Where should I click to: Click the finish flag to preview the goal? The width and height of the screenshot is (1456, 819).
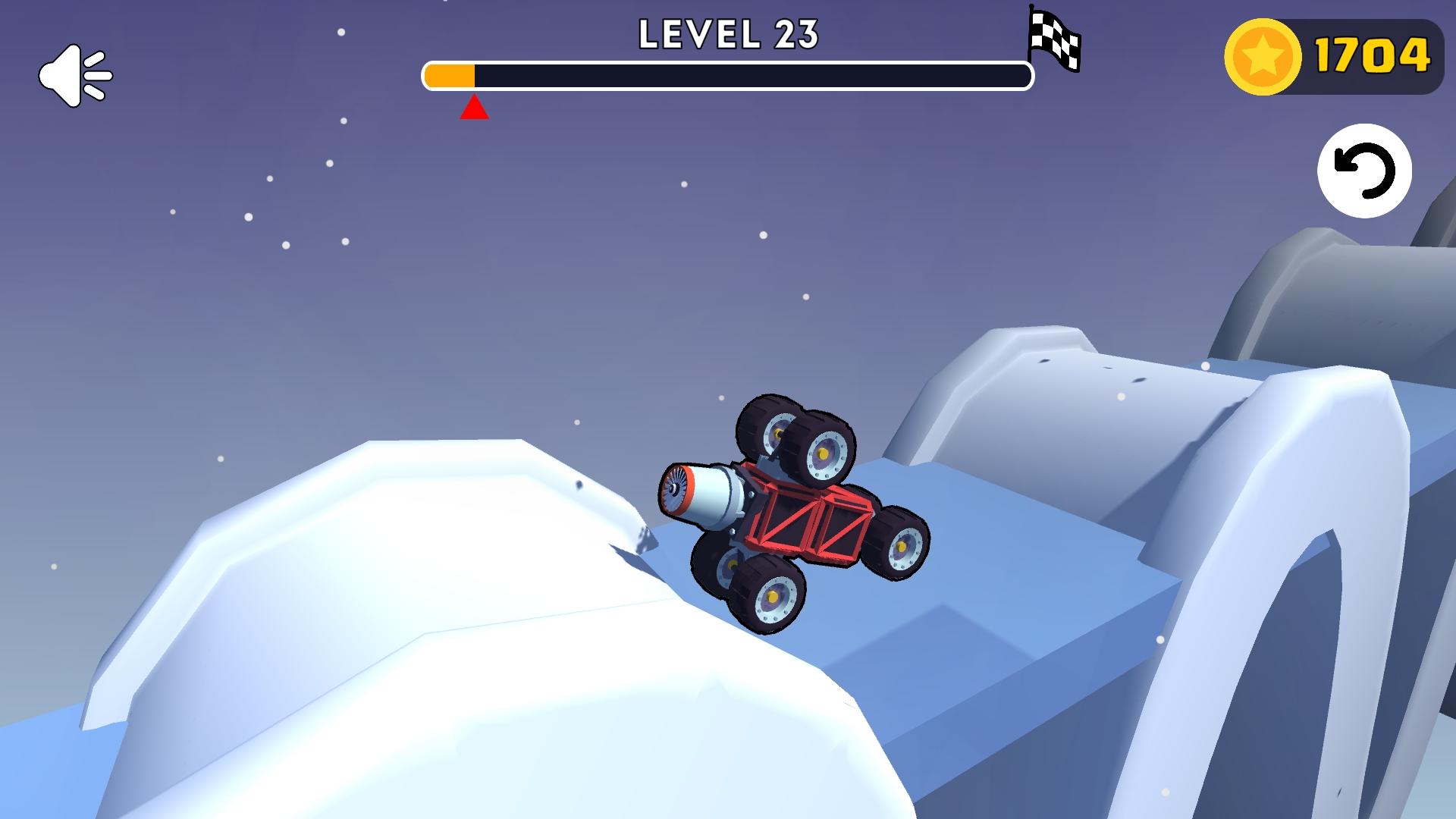pyautogui.click(x=1054, y=42)
